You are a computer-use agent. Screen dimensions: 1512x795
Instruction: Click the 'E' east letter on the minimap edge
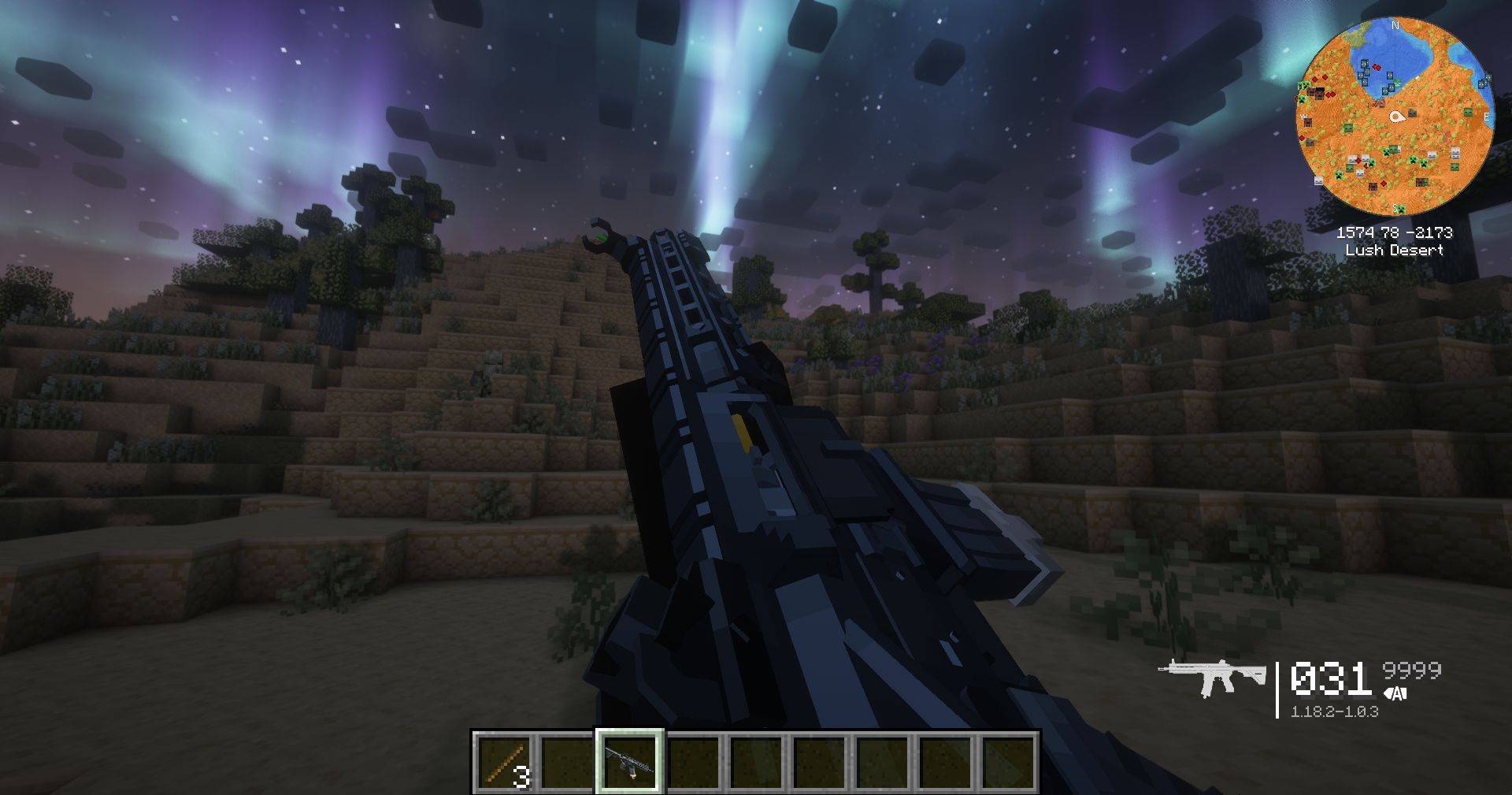point(1487,116)
